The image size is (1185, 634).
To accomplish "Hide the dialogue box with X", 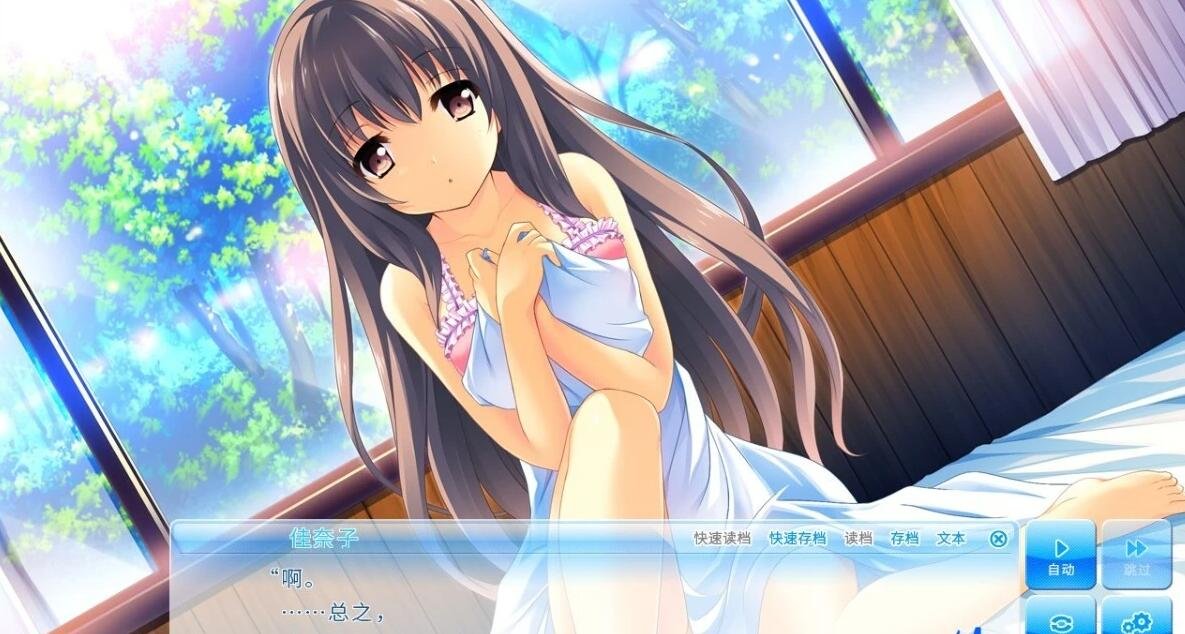I will tap(998, 539).
